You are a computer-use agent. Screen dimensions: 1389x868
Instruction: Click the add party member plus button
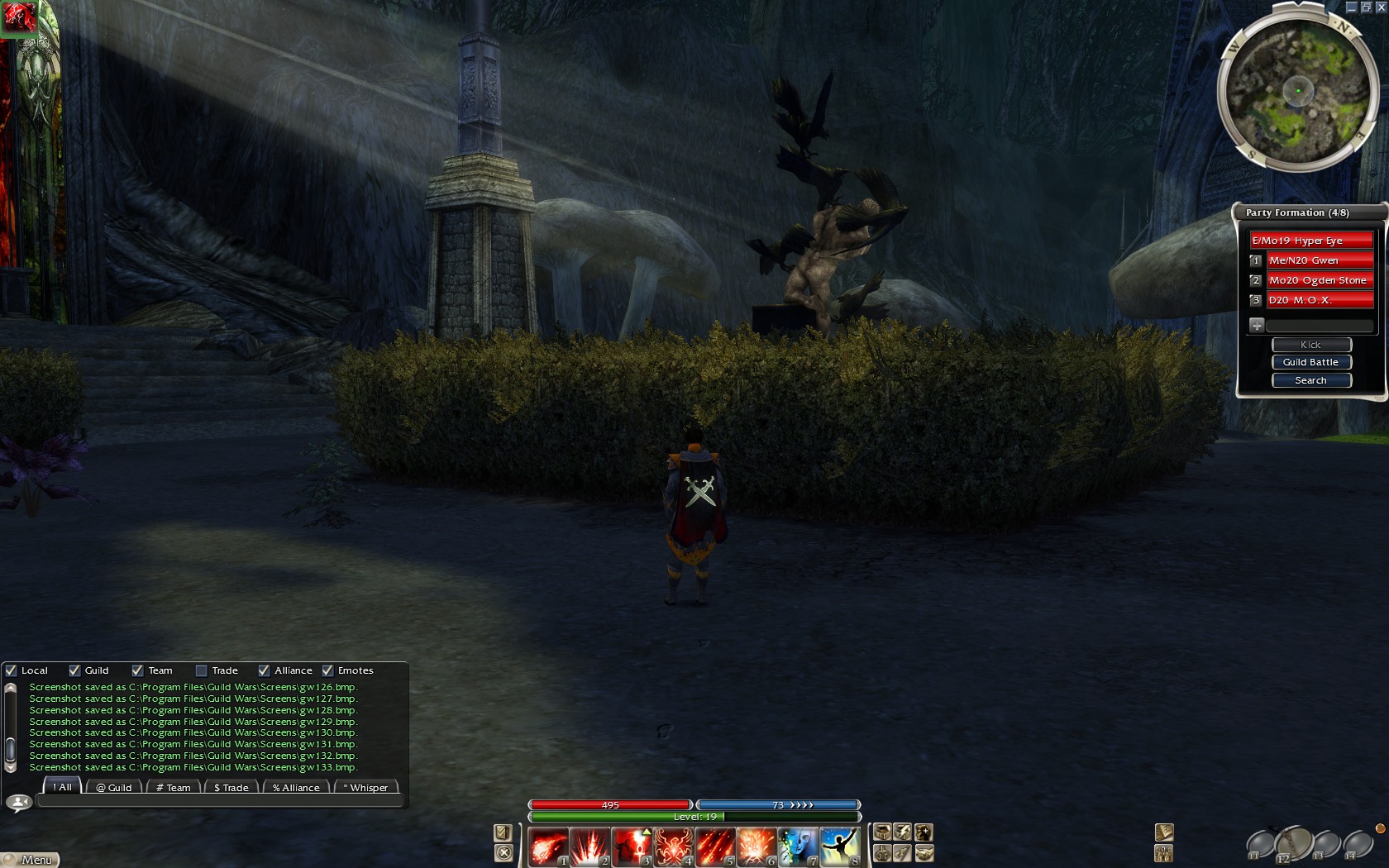click(x=1257, y=325)
